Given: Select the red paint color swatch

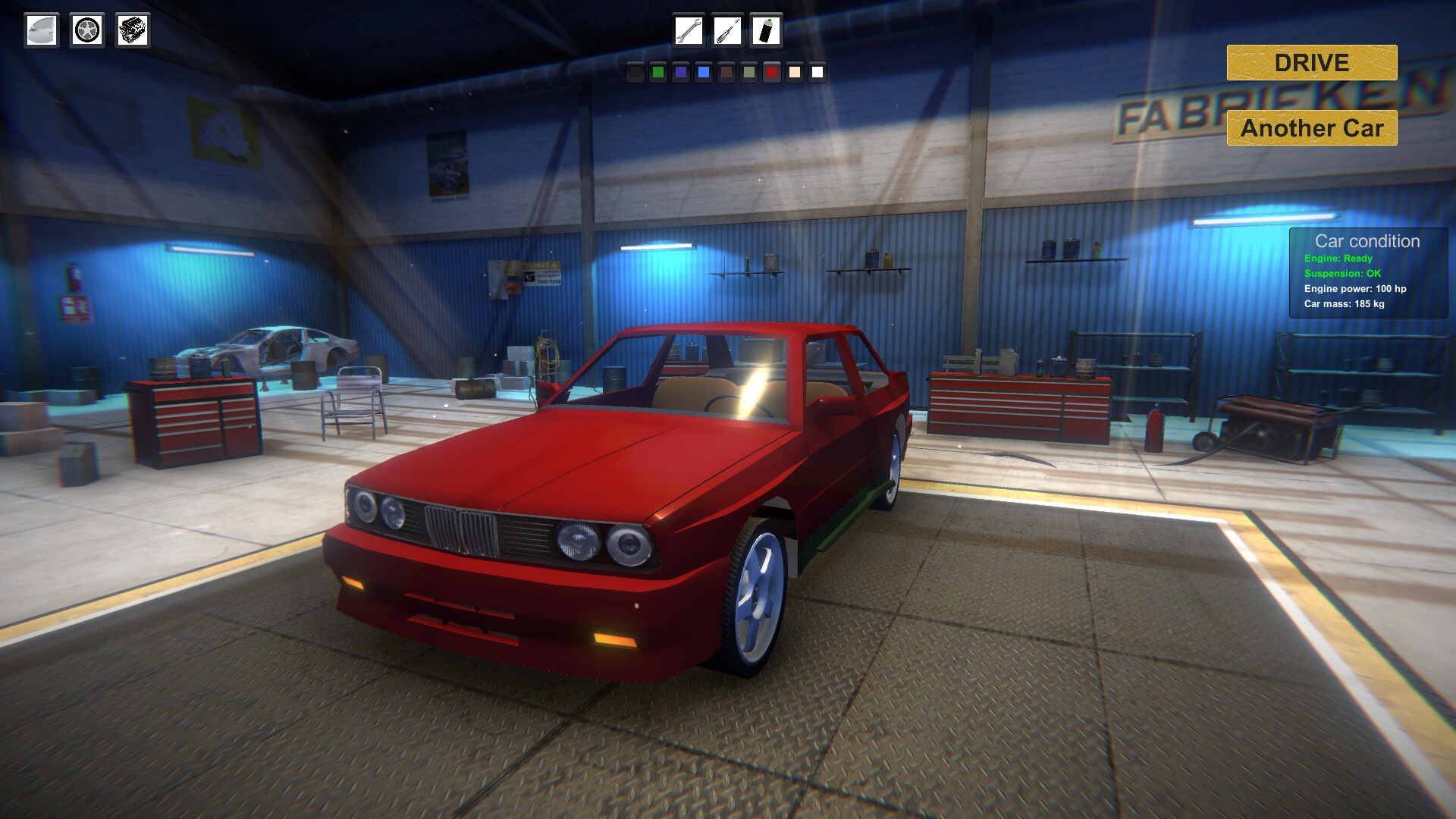Looking at the screenshot, I should [772, 74].
